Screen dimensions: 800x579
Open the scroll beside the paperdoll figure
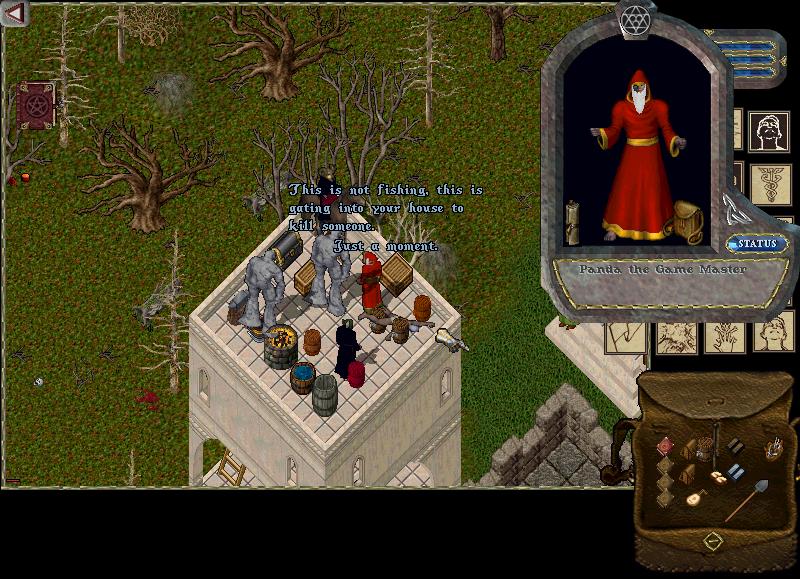(x=573, y=220)
